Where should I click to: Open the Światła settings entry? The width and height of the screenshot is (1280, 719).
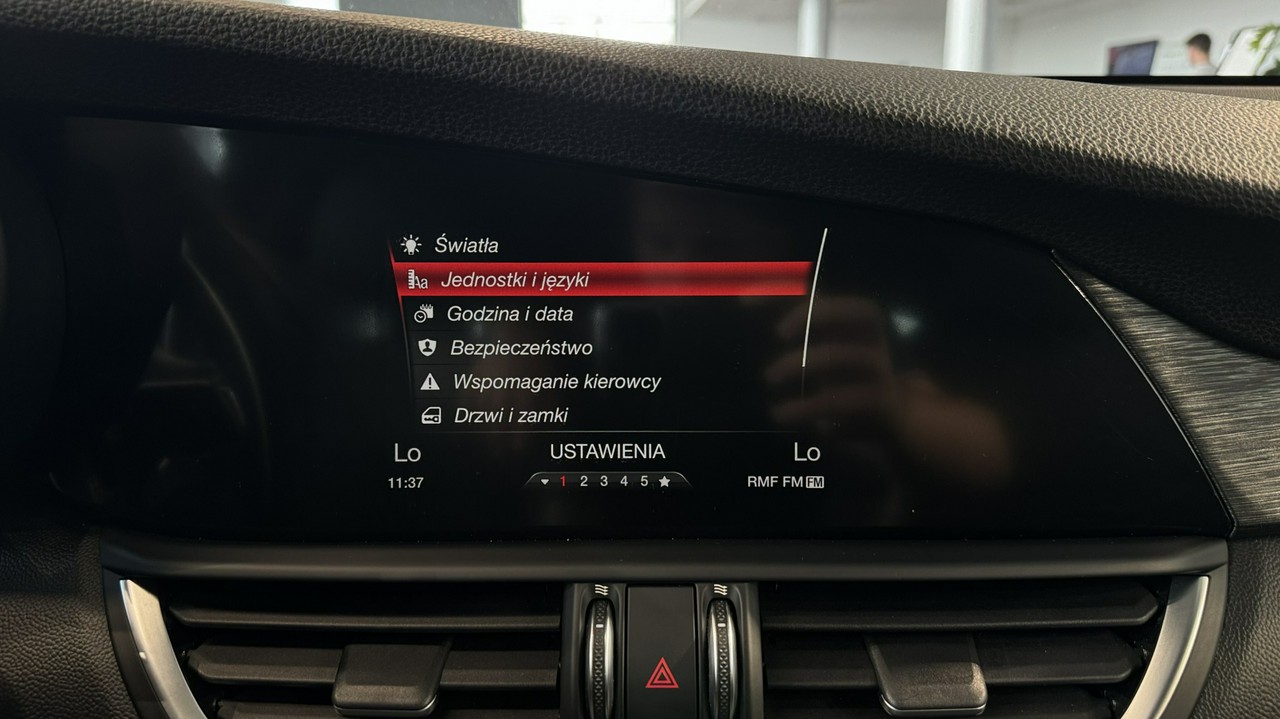[465, 245]
